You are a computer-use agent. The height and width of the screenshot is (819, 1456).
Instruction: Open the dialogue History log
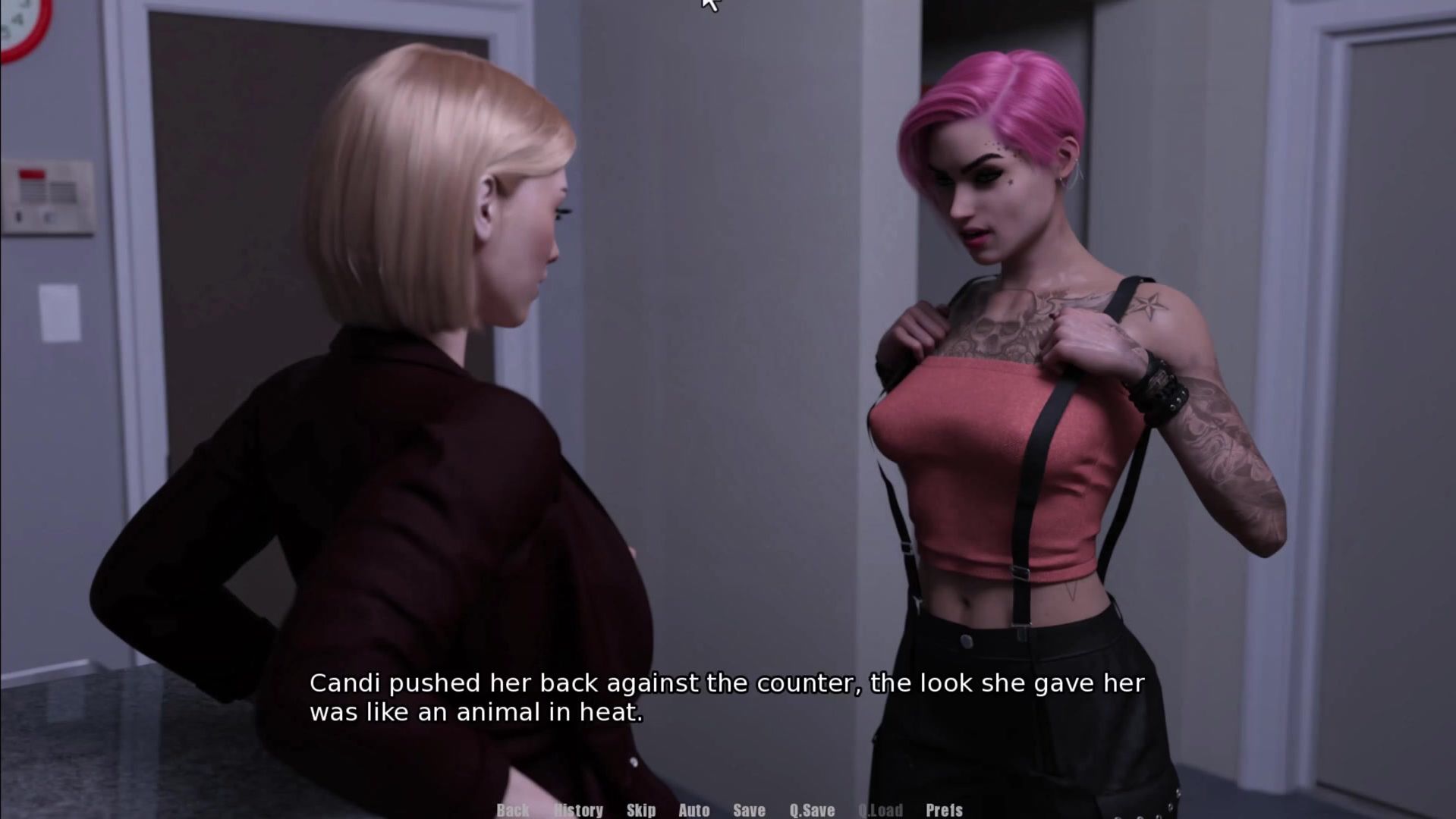579,810
